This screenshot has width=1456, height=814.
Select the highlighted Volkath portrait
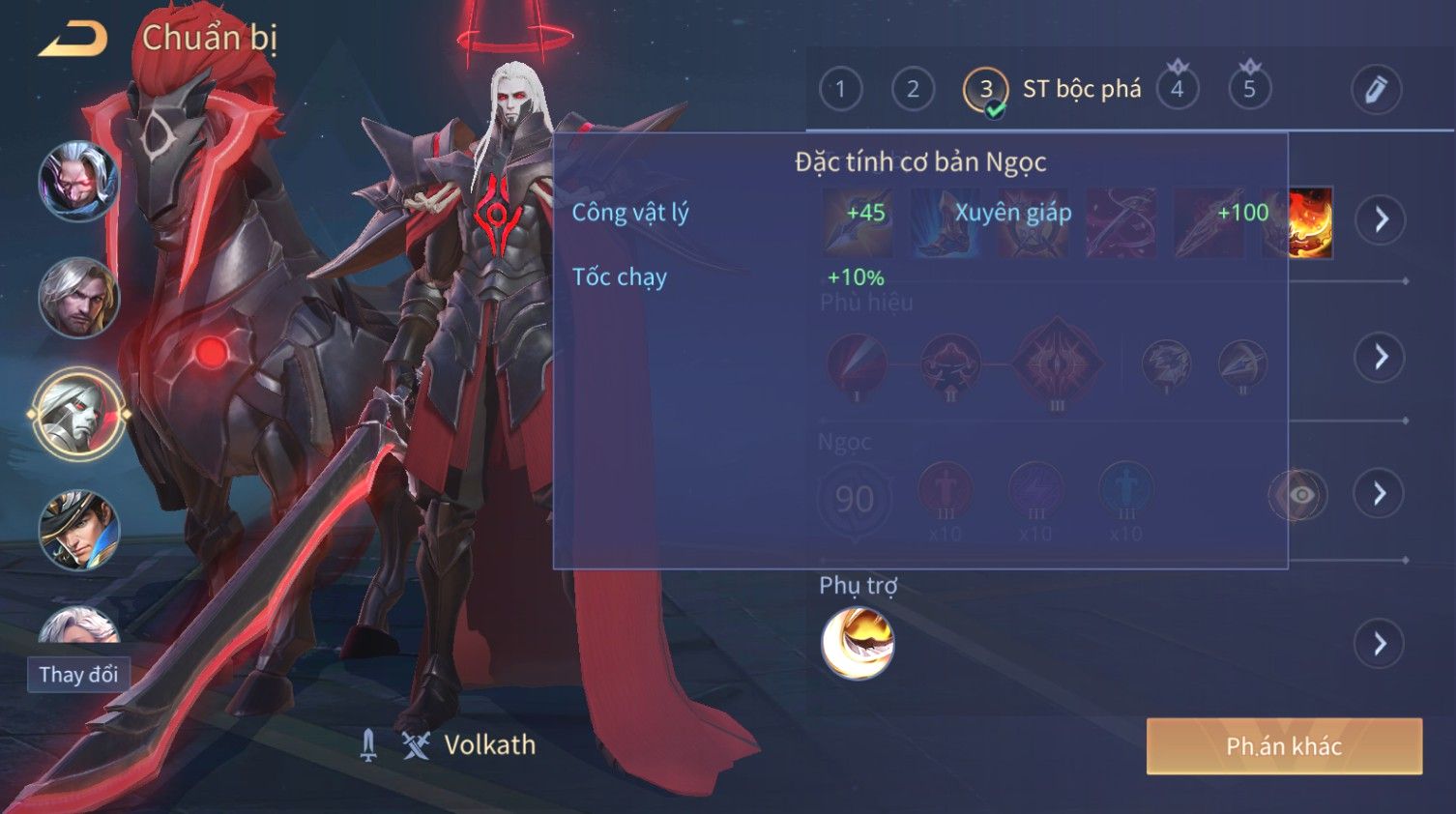78,415
